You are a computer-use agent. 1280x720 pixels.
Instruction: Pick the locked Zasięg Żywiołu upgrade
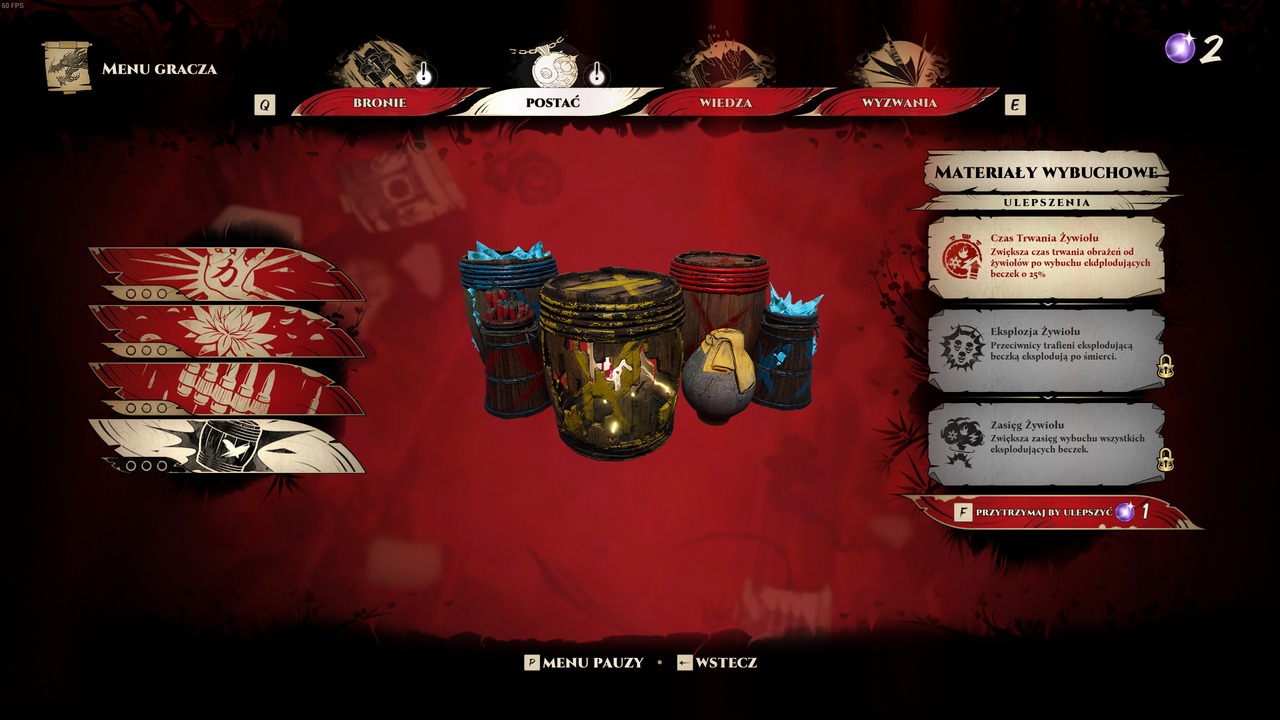(x=1046, y=443)
